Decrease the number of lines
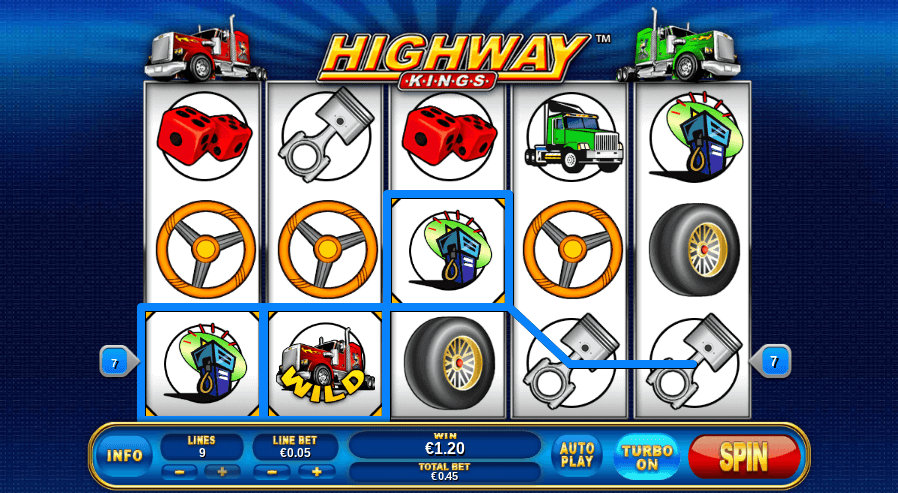 click(x=178, y=471)
